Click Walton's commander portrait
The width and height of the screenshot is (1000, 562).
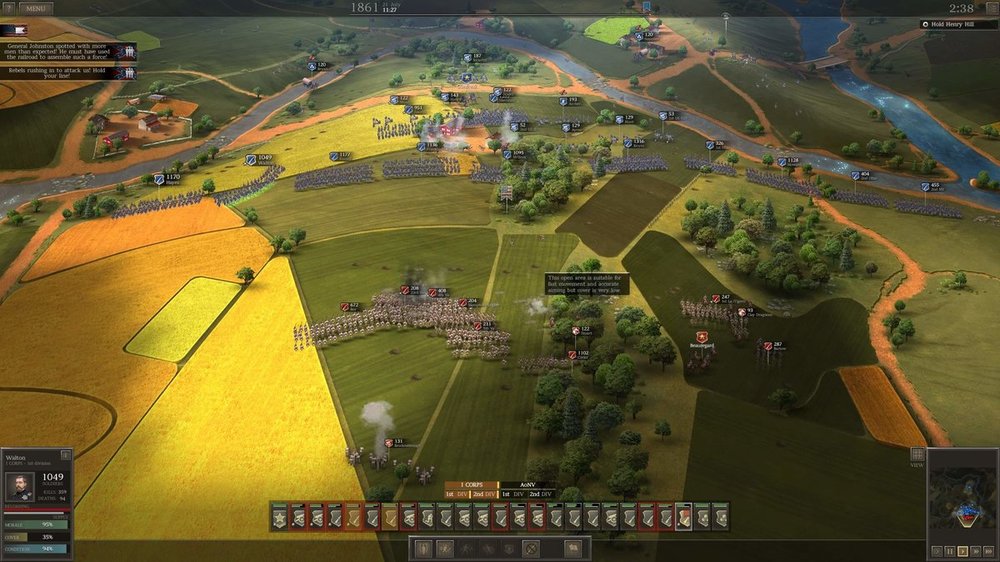coord(19,487)
